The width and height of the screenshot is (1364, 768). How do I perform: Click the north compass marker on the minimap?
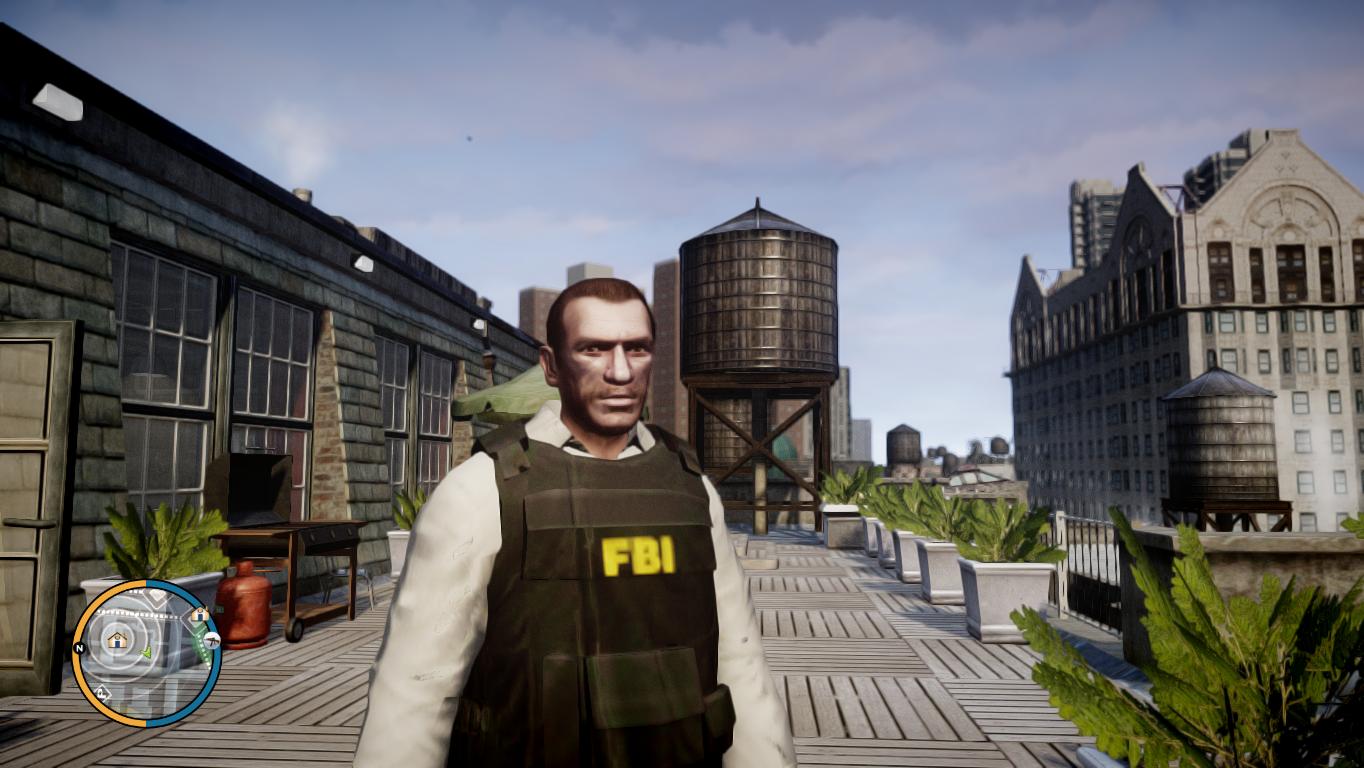pyautogui.click(x=78, y=648)
